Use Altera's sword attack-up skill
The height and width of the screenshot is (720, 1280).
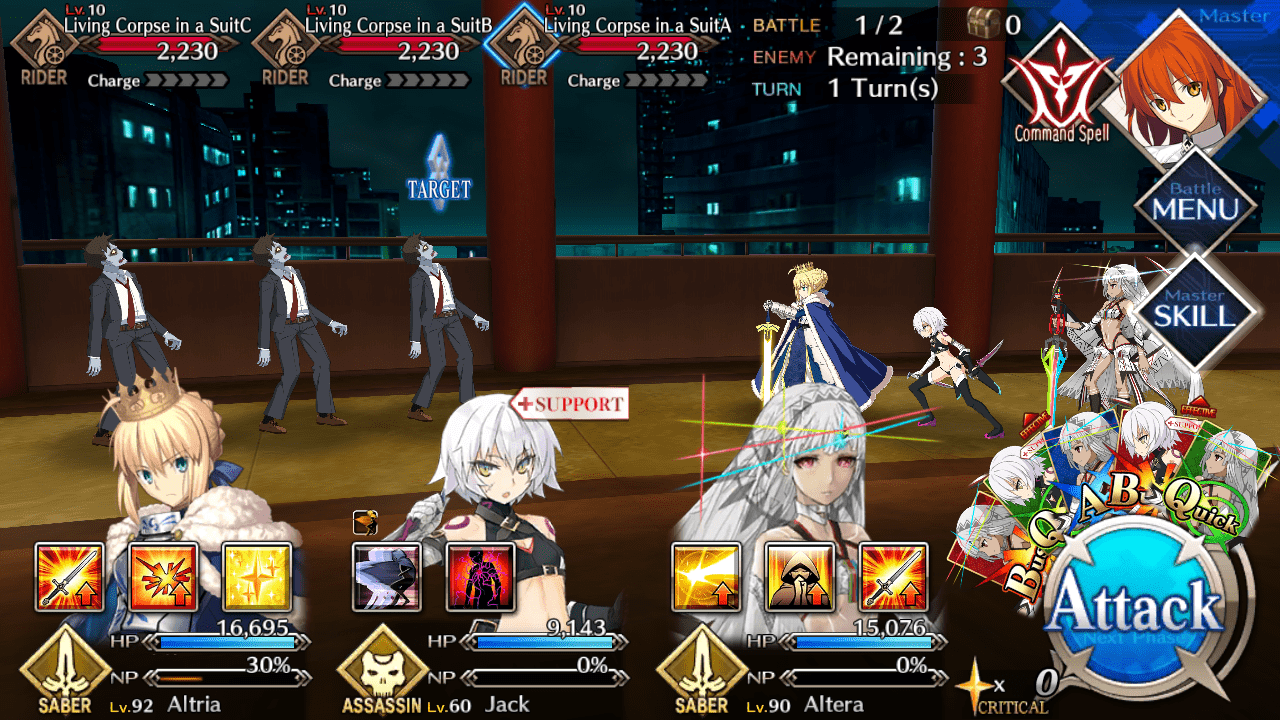(893, 577)
